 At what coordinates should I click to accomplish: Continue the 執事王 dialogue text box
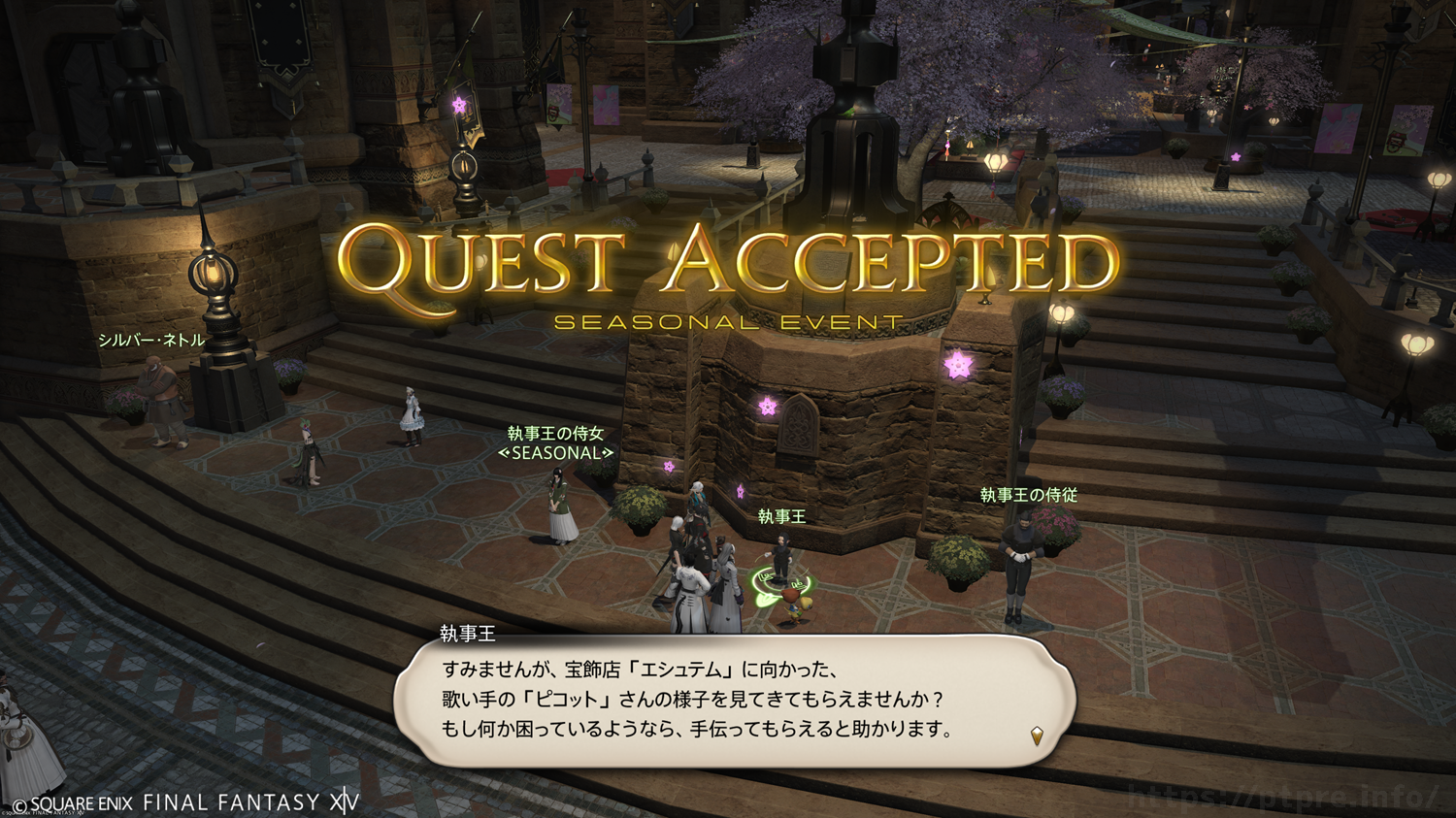[x=733, y=701]
